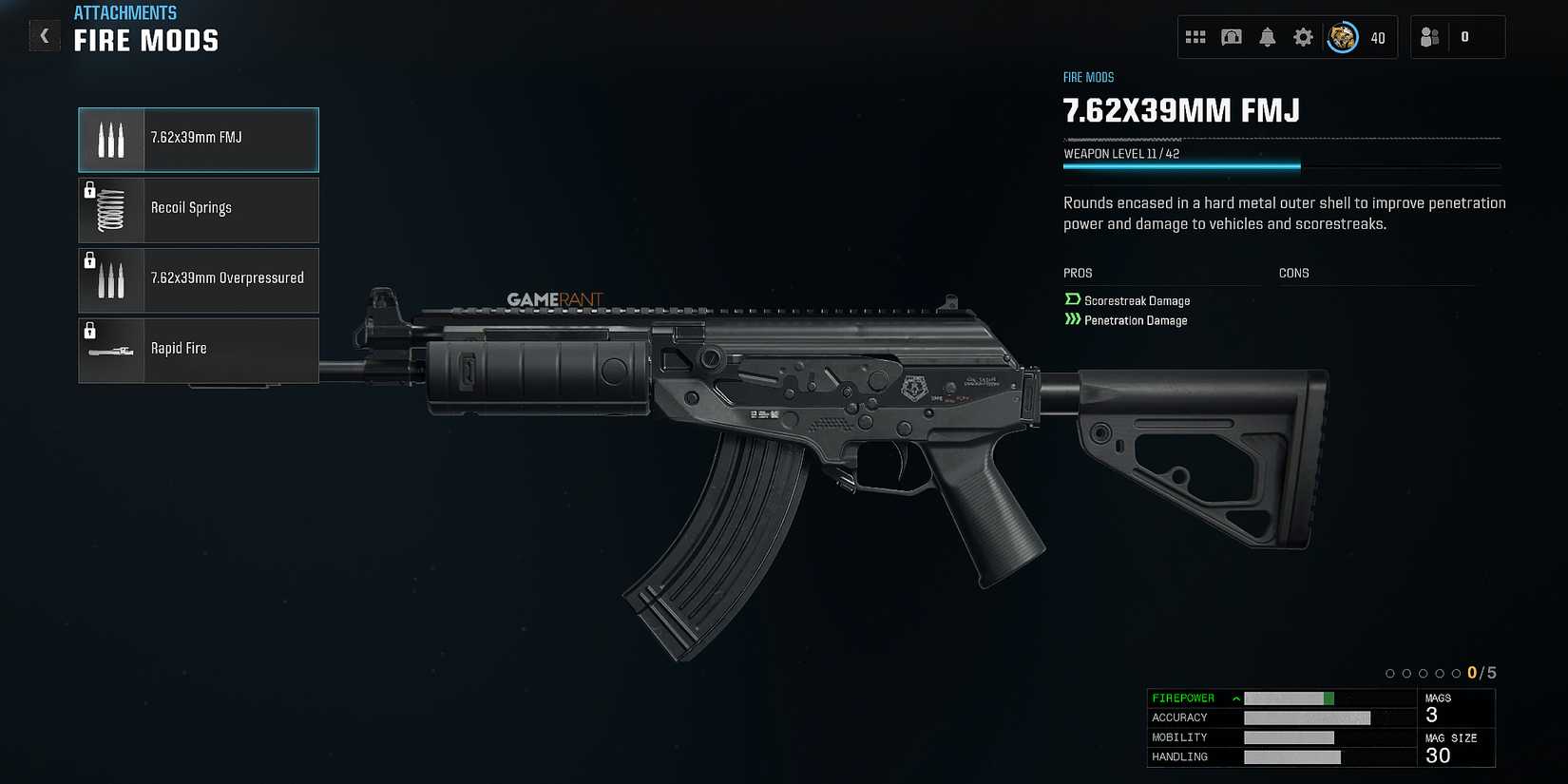Click the bell notifications icon
Viewport: 1568px width, 784px height.
(x=1267, y=37)
